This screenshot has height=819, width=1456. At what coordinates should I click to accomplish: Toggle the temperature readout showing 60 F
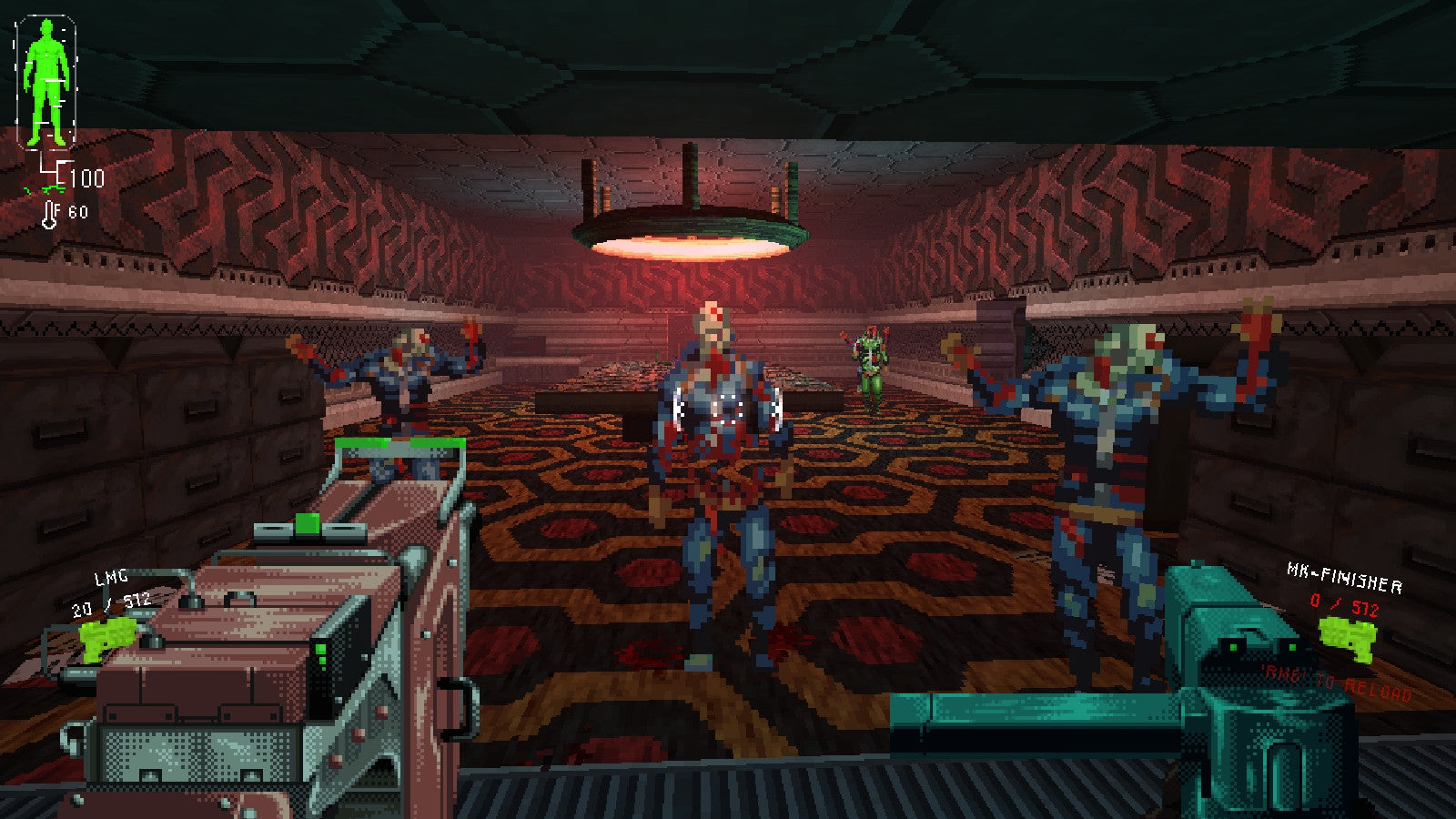point(73,211)
